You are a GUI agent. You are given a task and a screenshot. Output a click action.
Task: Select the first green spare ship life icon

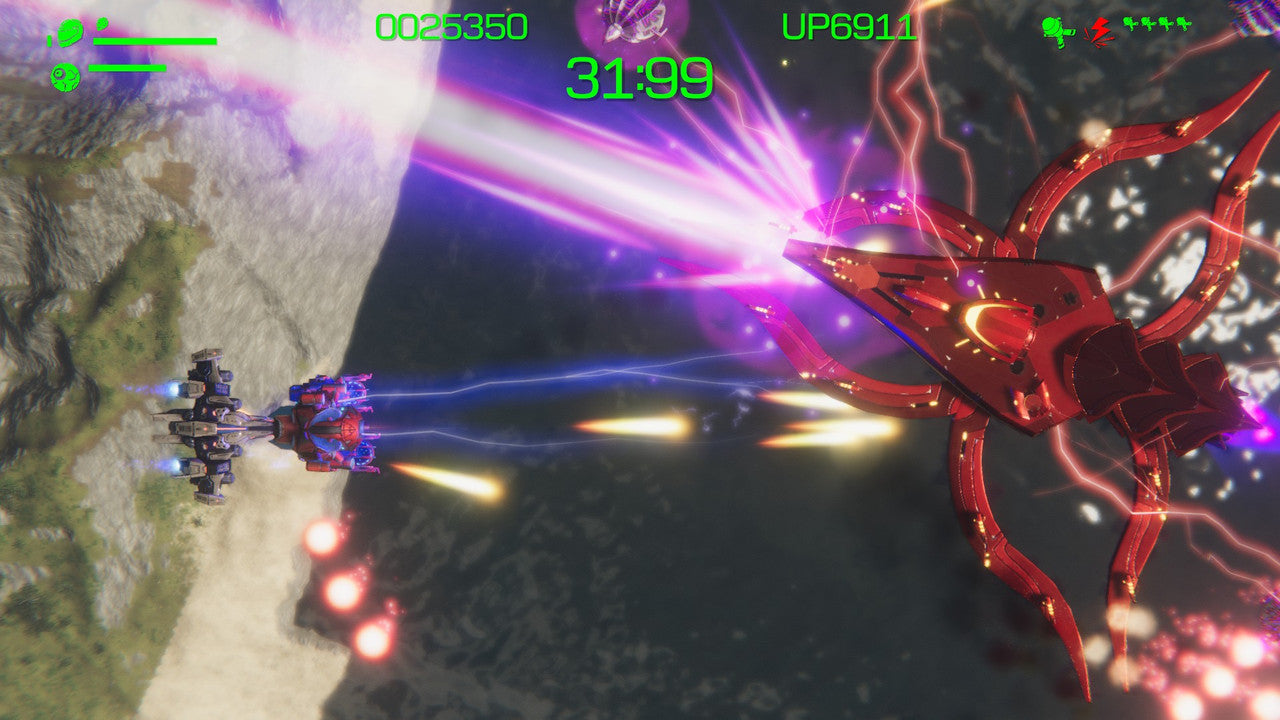click(1129, 23)
